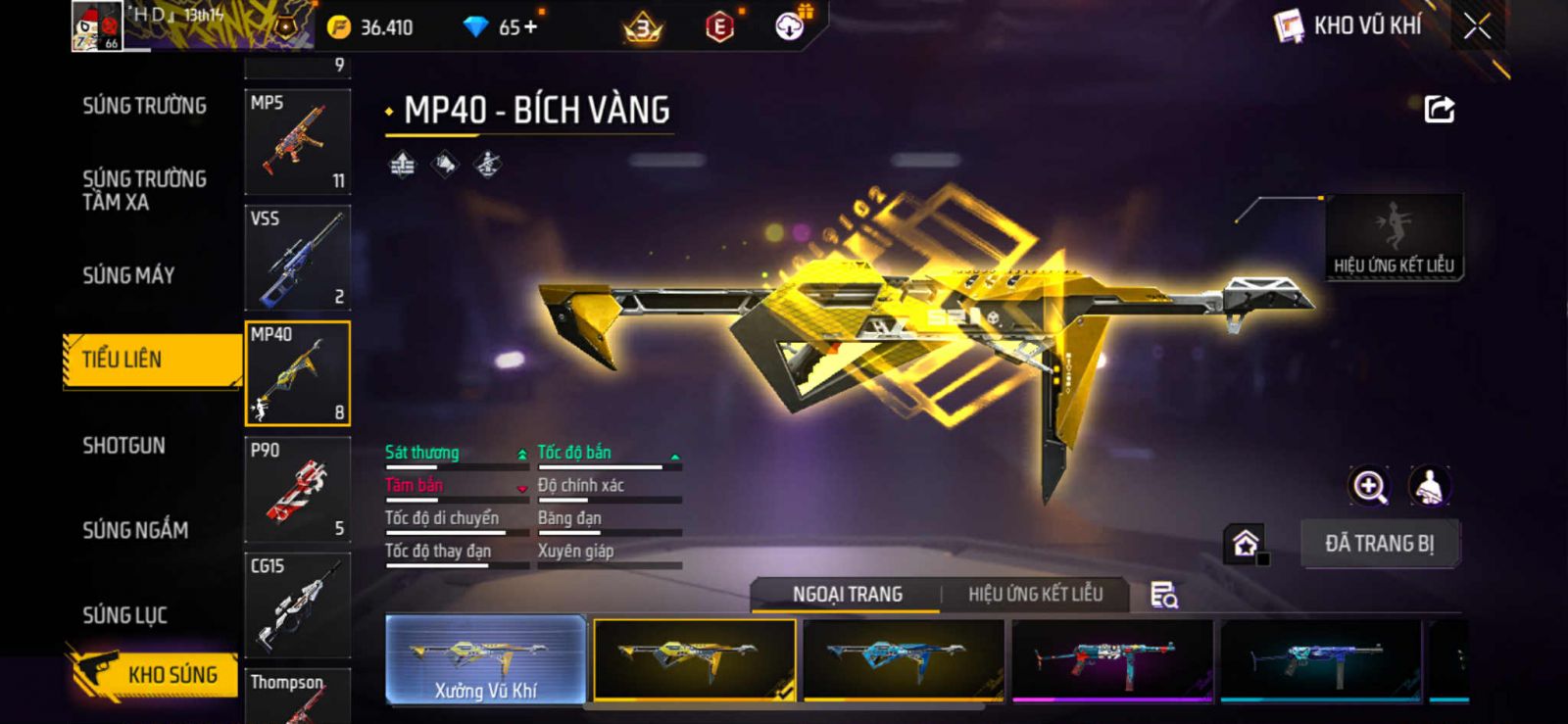
Task: Select the MP5 weapon slot
Action: 297,141
